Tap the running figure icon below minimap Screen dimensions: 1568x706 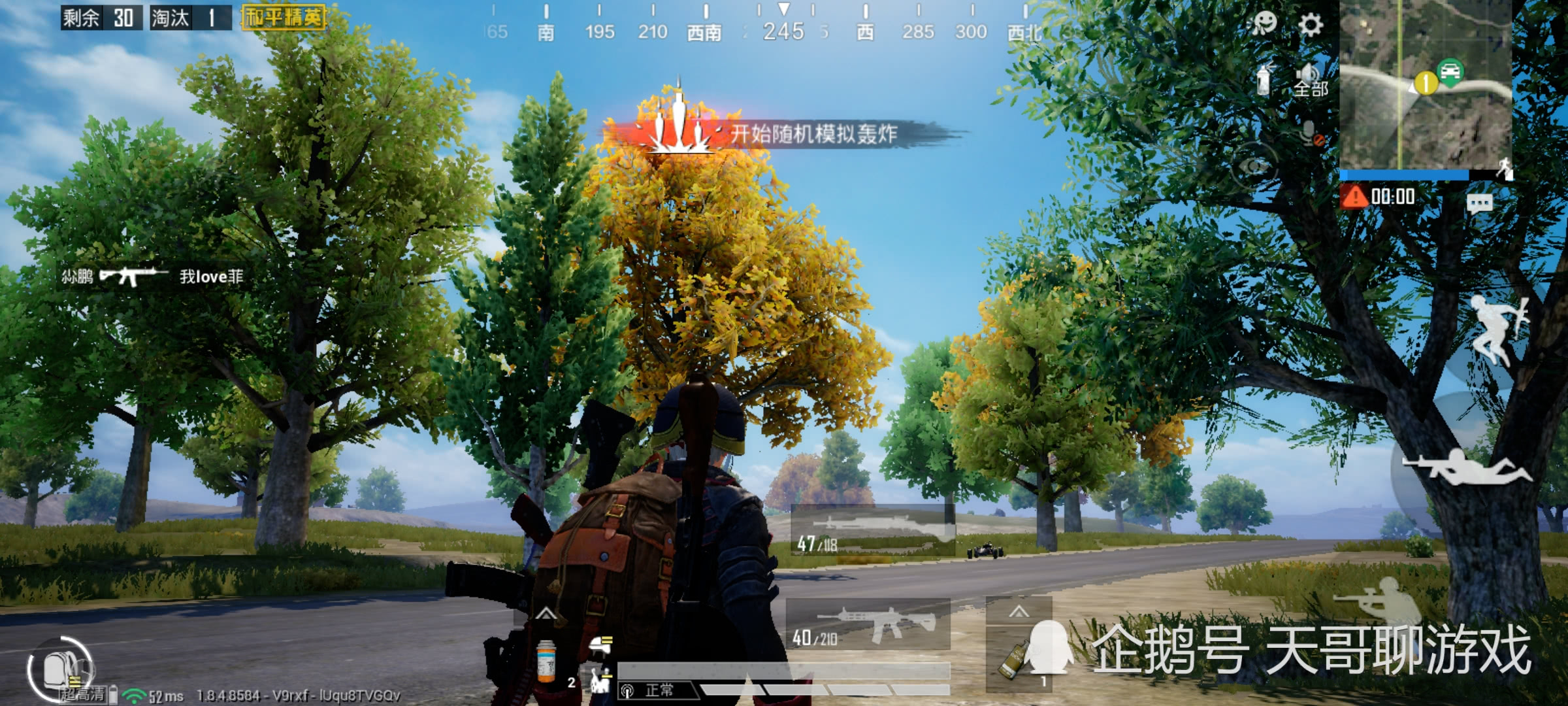(1505, 169)
